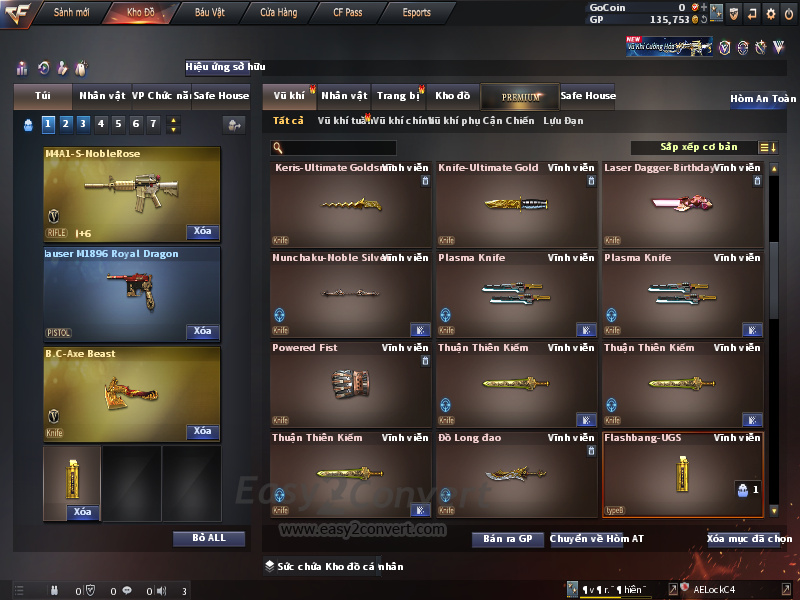Show the Lựu Đạn grenade filter
The image size is (800, 600).
pyautogui.click(x=563, y=121)
